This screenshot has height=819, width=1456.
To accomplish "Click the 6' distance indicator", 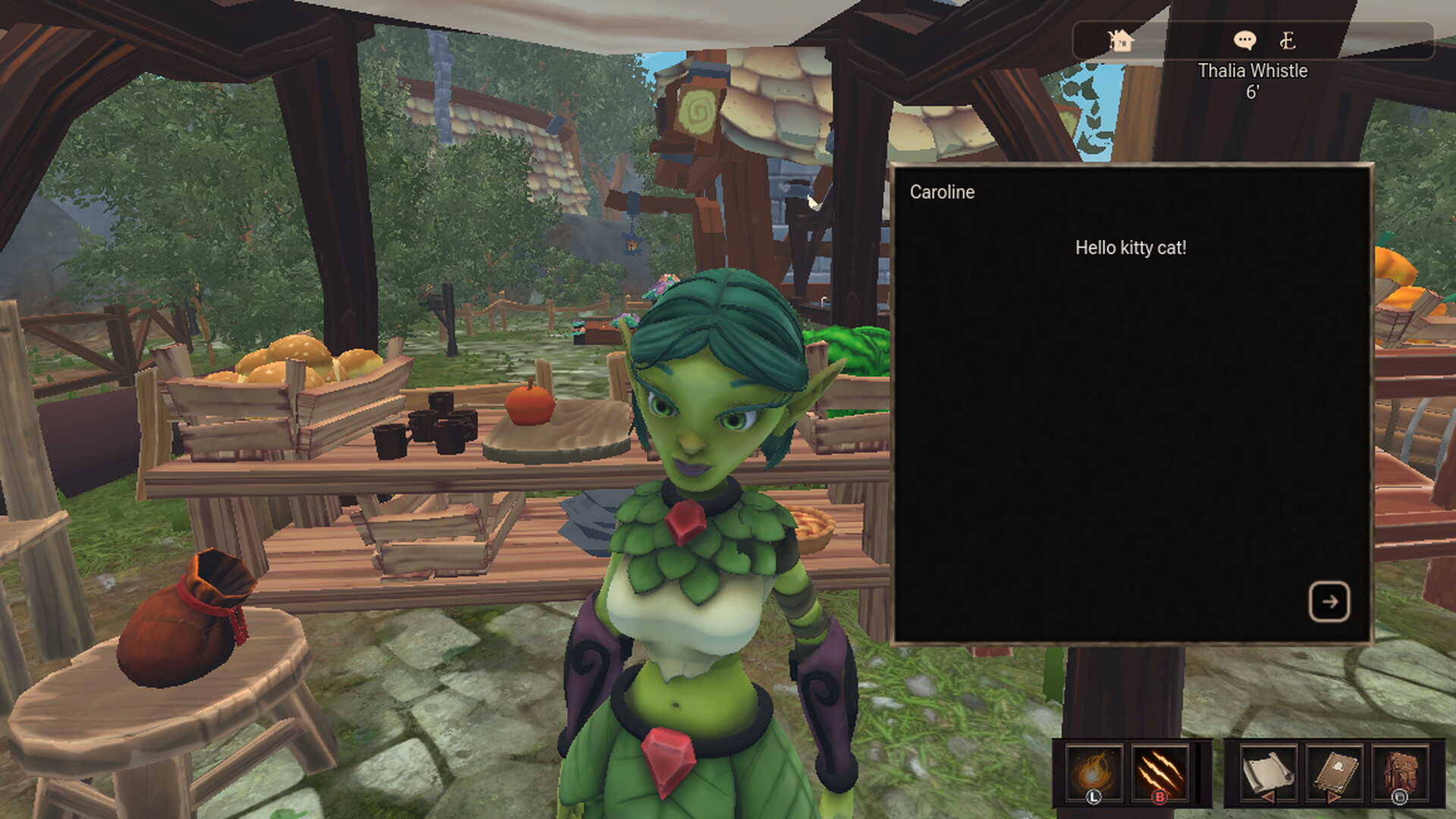I will [x=1254, y=90].
